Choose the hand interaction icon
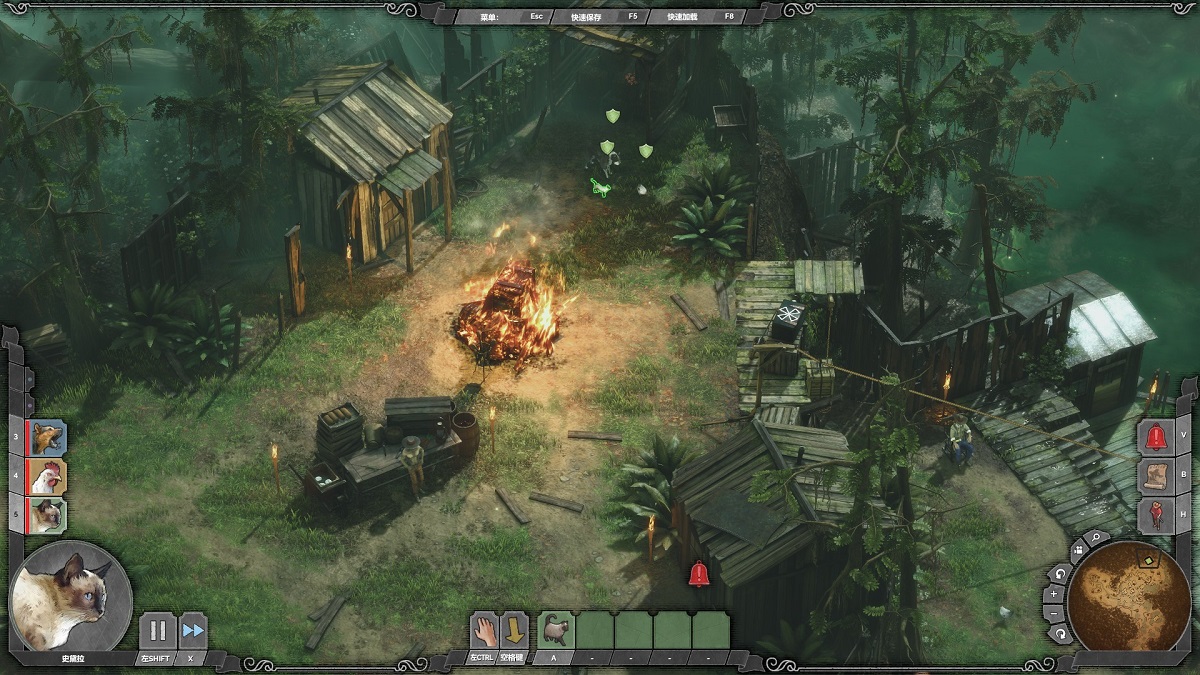 [484, 630]
